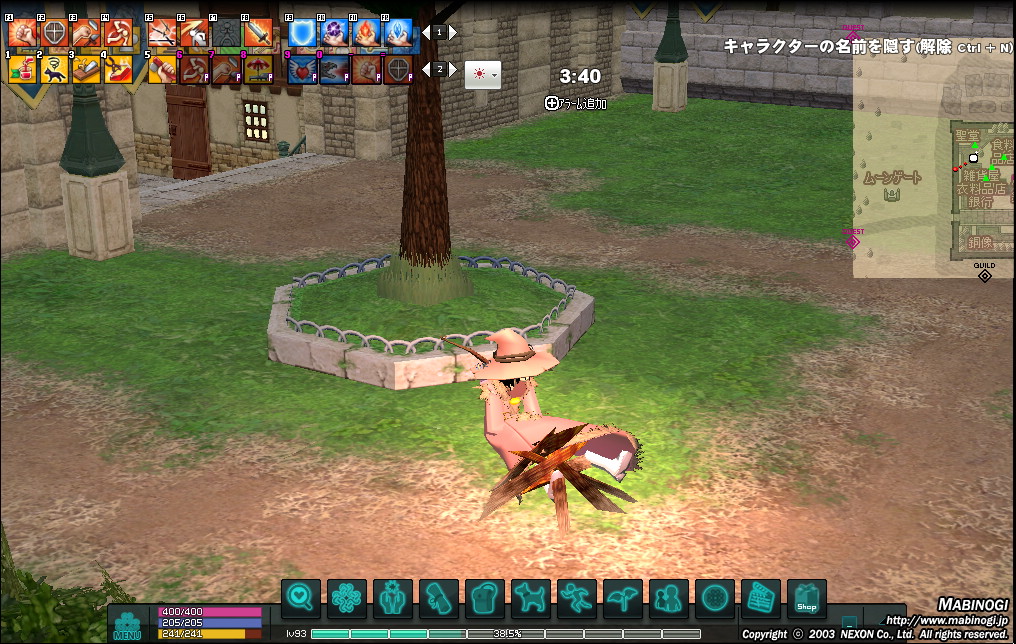
Task: Use the fire orb magic skill
Action: click(x=367, y=34)
